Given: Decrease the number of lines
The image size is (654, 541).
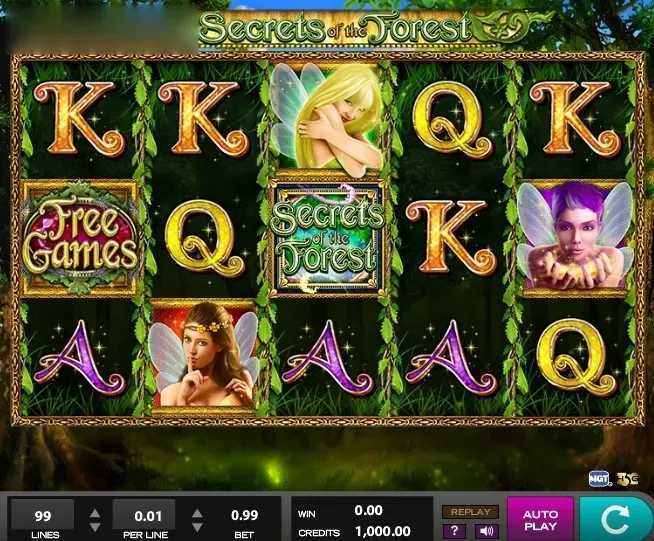Looking at the screenshot, I should [x=95, y=527].
